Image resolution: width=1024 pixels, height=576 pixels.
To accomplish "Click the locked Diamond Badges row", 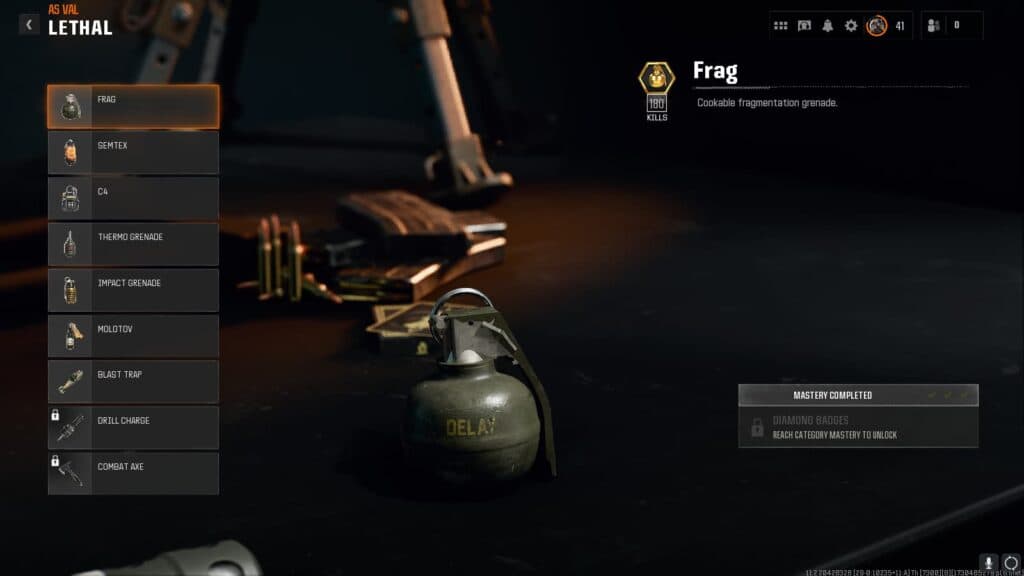I will [x=858, y=428].
